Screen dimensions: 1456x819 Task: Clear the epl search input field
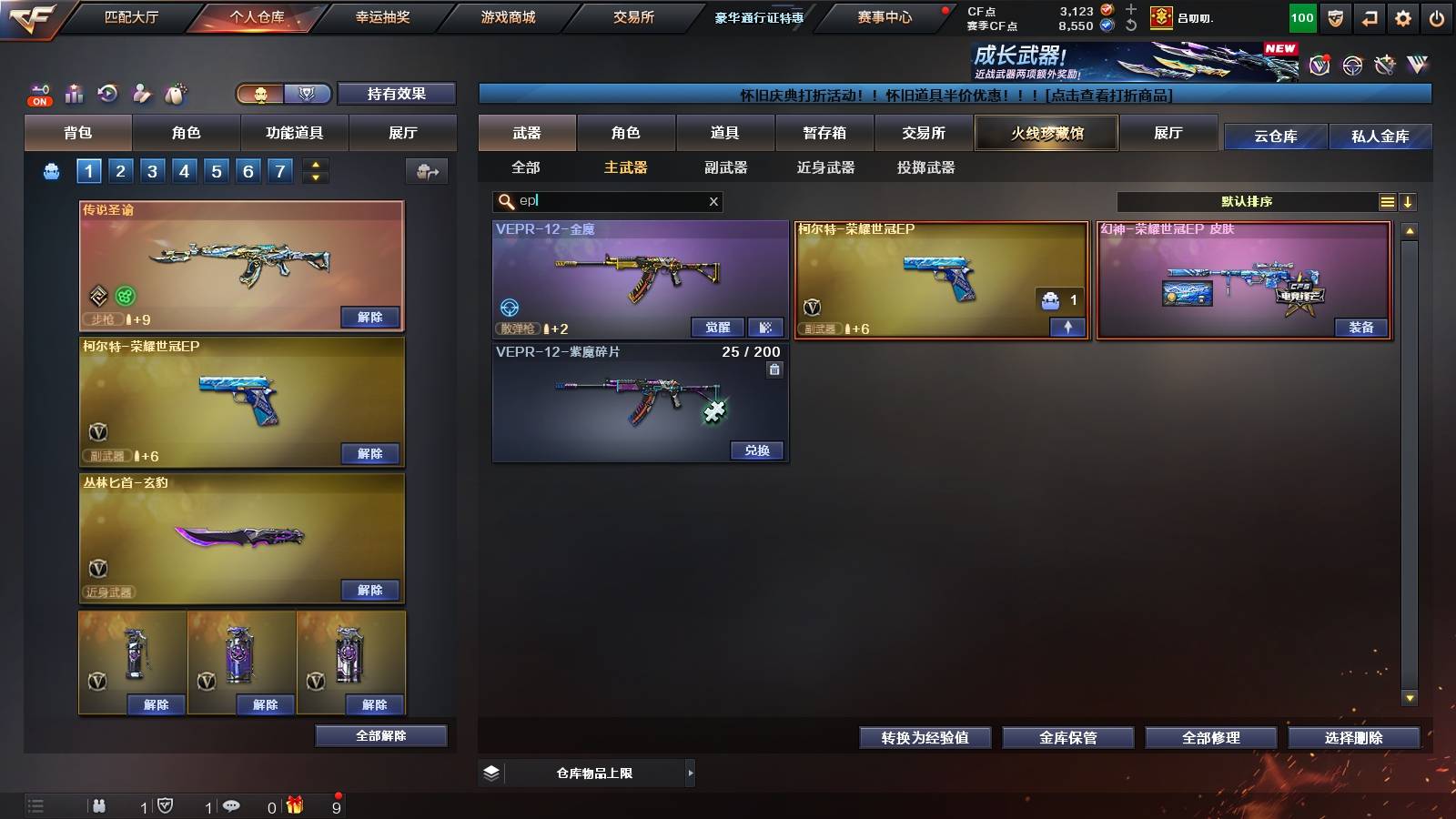713,202
